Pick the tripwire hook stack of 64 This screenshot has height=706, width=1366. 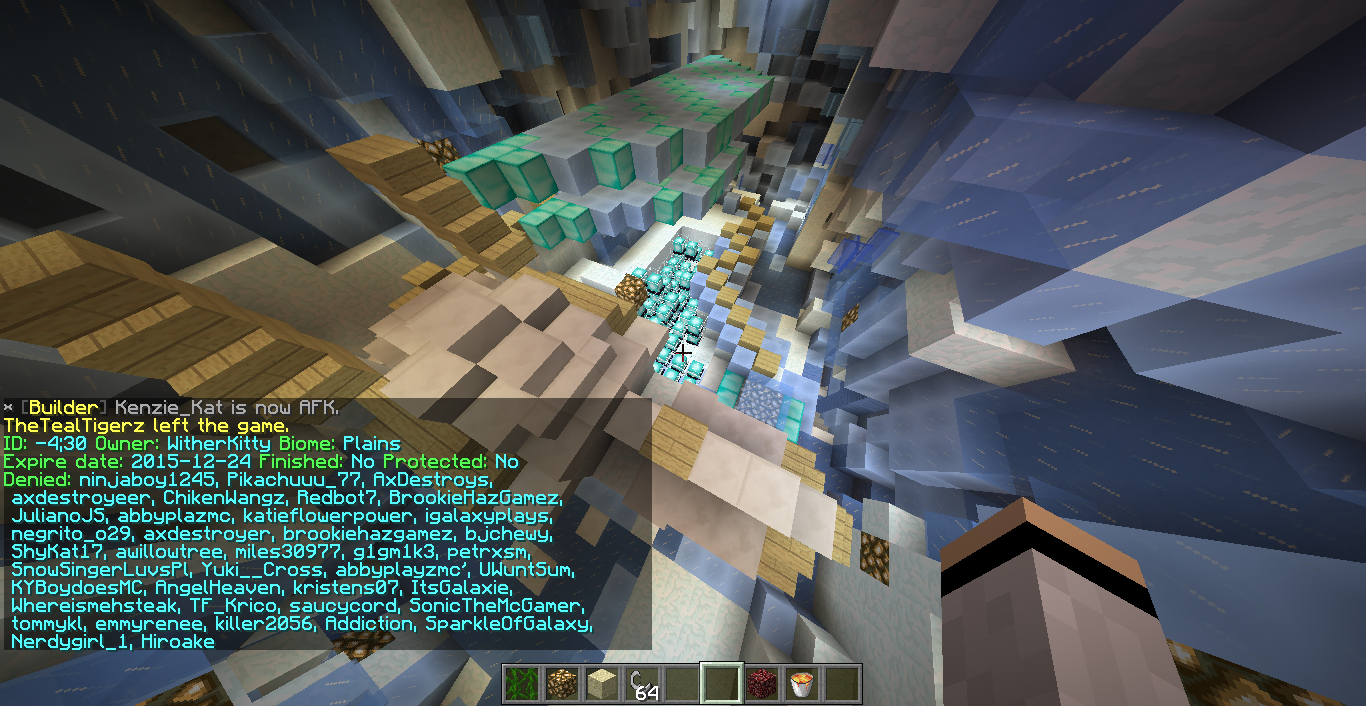click(x=641, y=684)
